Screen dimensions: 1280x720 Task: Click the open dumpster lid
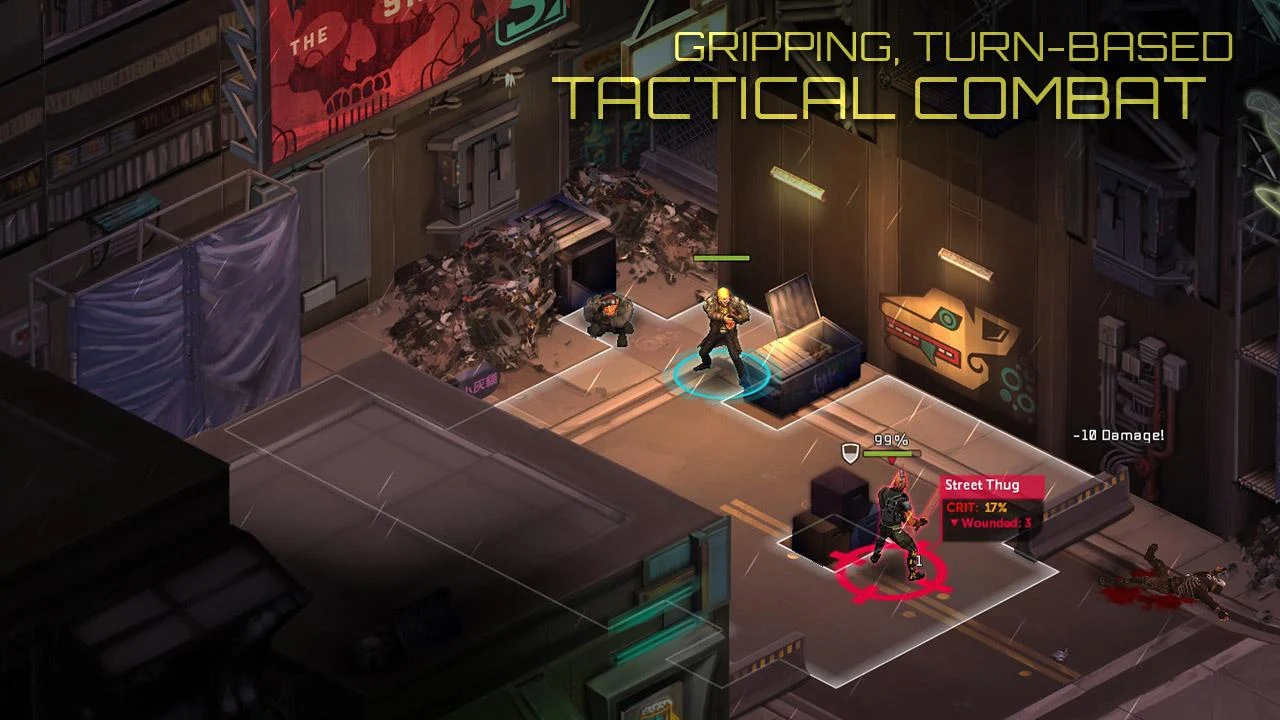(793, 305)
